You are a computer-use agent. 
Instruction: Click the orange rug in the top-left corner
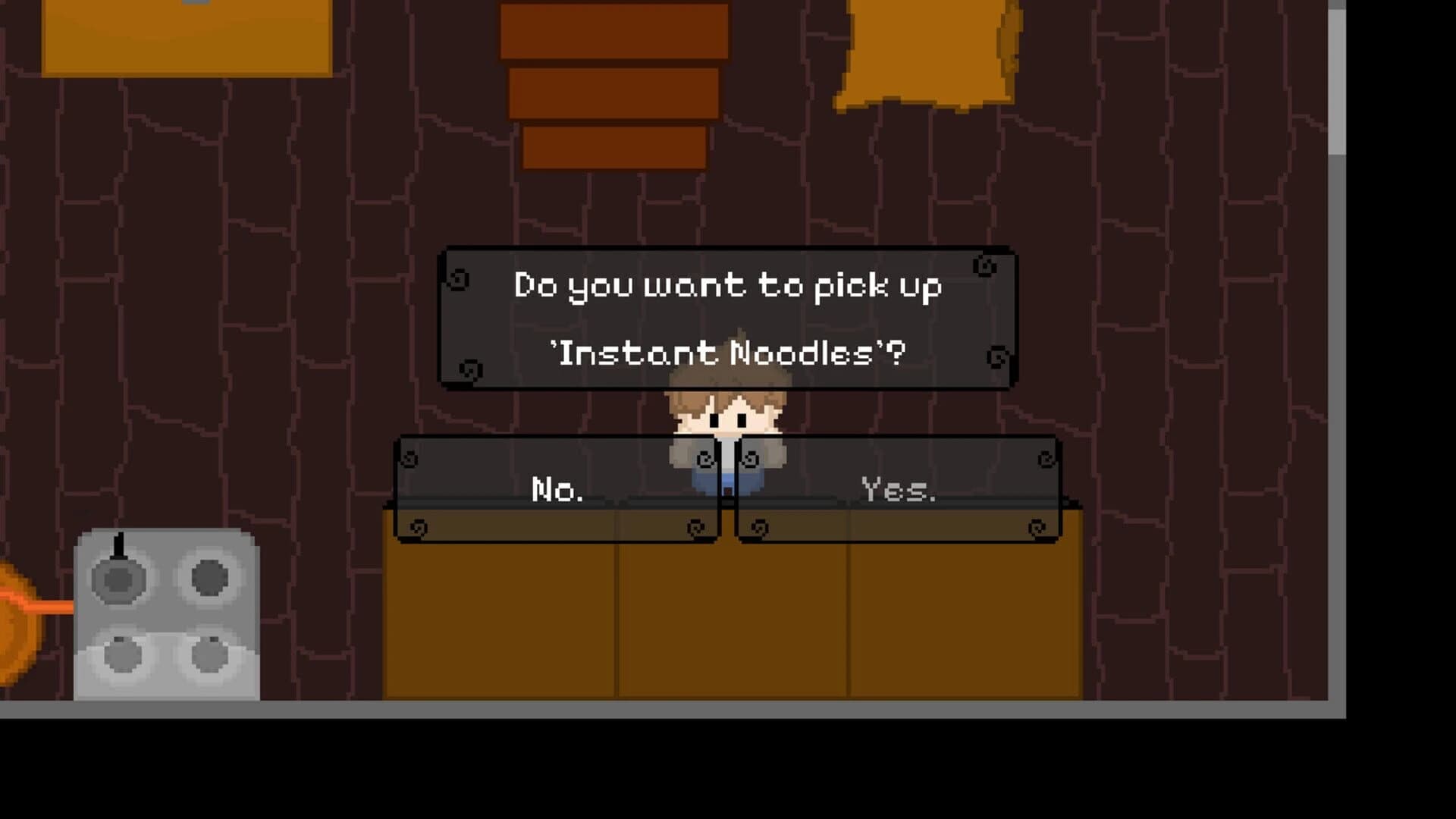tap(190, 34)
